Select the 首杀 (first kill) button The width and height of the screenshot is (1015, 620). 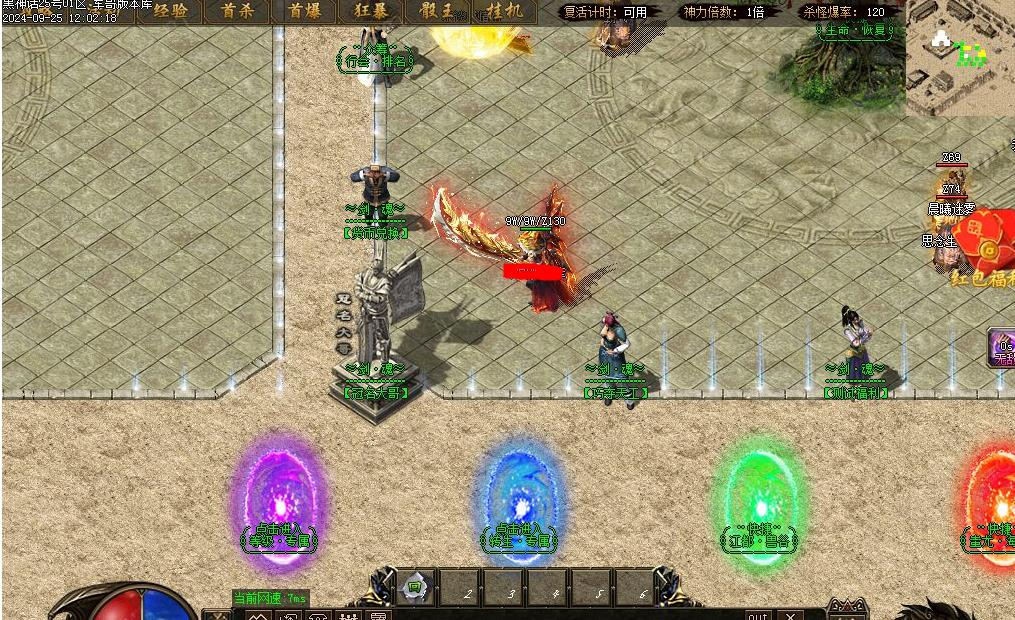click(x=237, y=12)
